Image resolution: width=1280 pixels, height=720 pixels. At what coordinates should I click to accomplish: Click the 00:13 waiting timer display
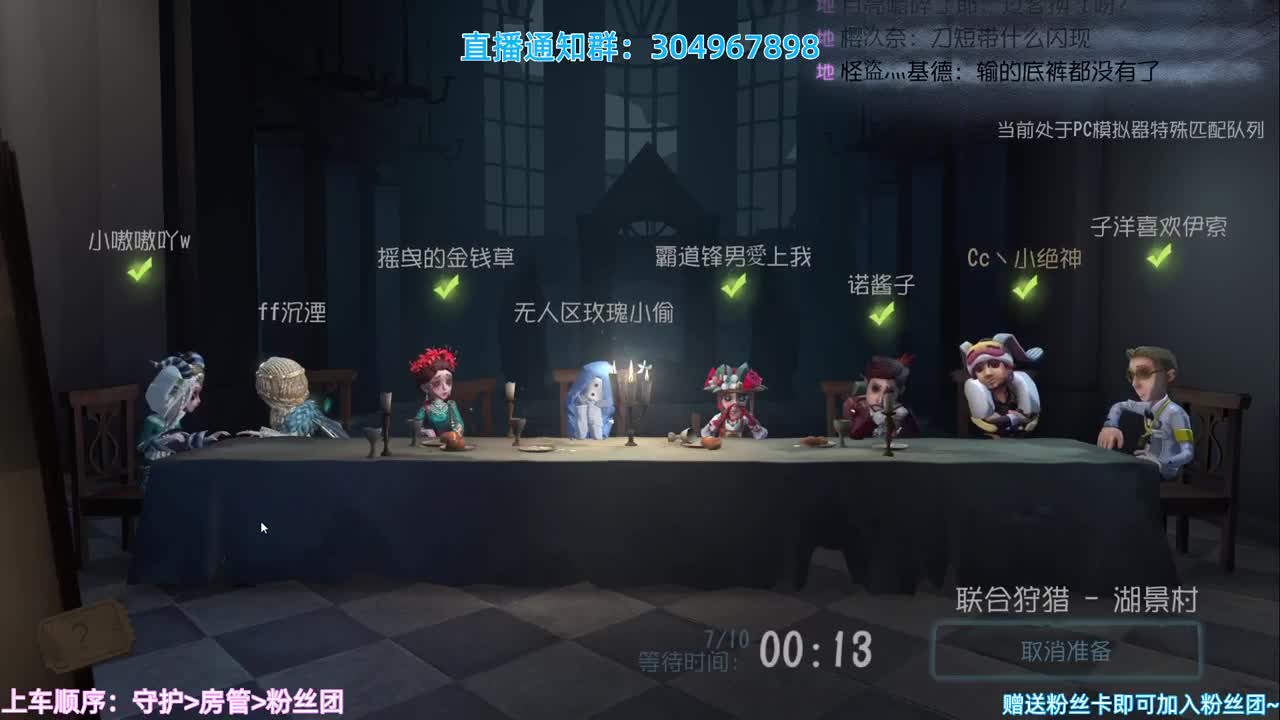coord(815,649)
